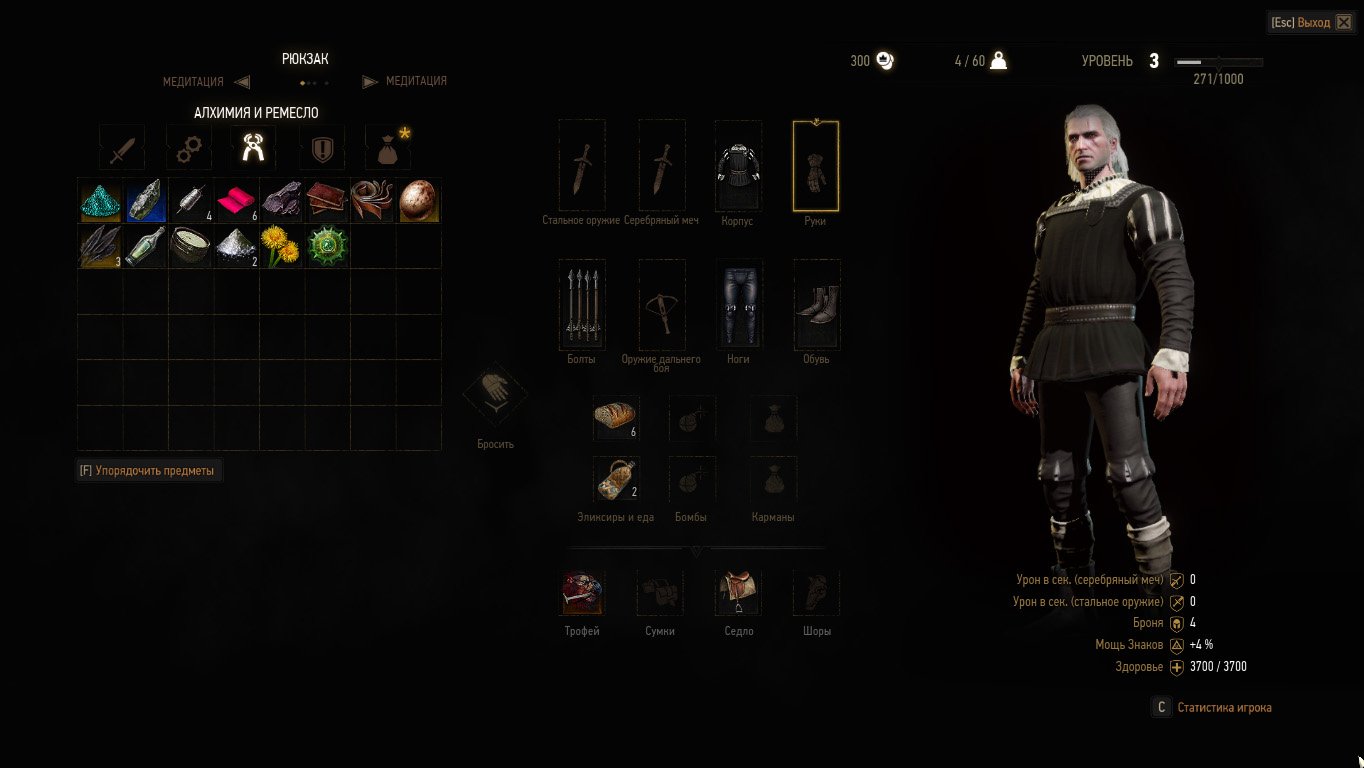Image resolution: width=1364 pixels, height=768 pixels.
Task: Select the pink cloth roll item
Action: [237, 200]
